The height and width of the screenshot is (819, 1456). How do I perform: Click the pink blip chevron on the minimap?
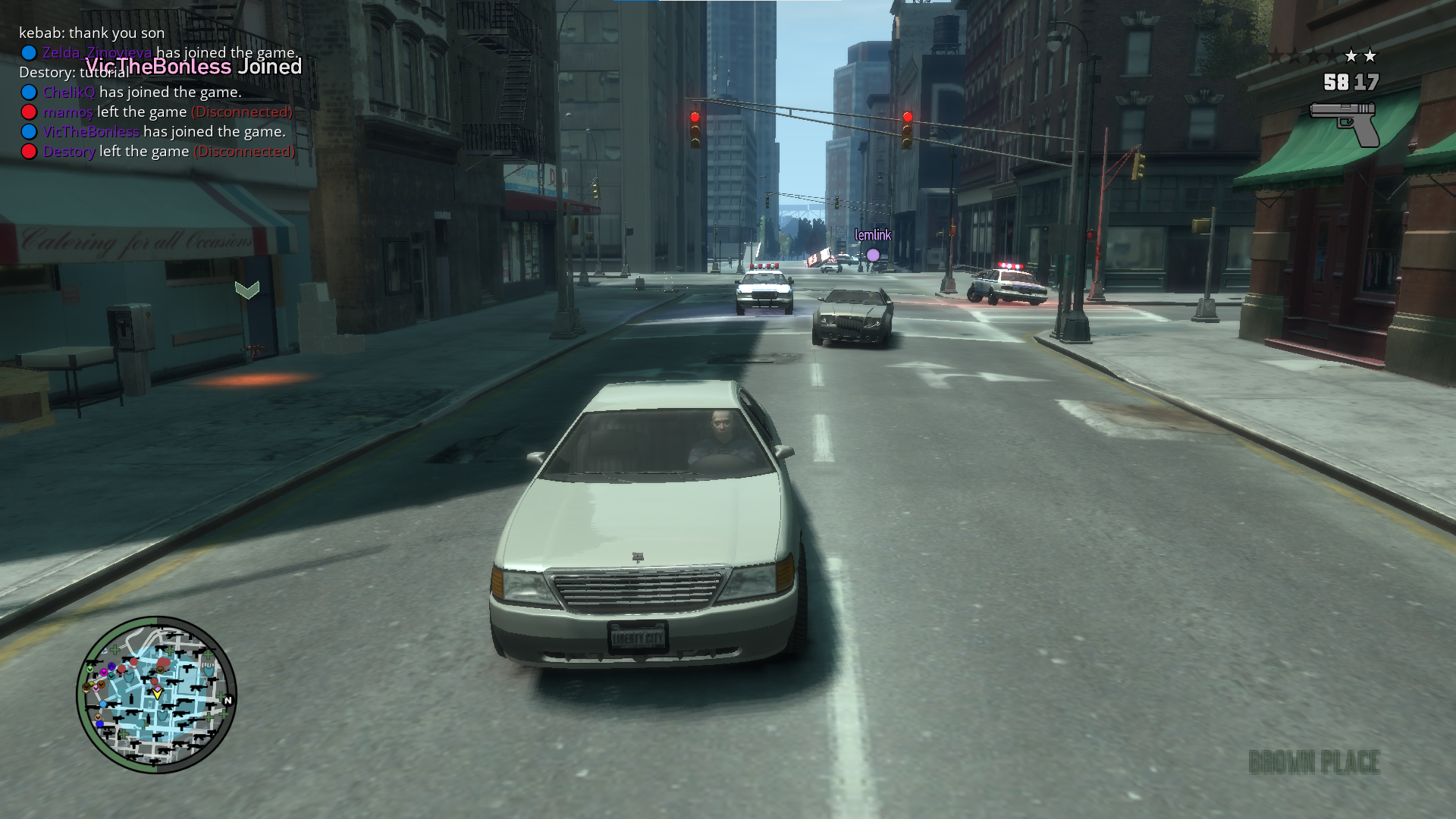[96, 689]
